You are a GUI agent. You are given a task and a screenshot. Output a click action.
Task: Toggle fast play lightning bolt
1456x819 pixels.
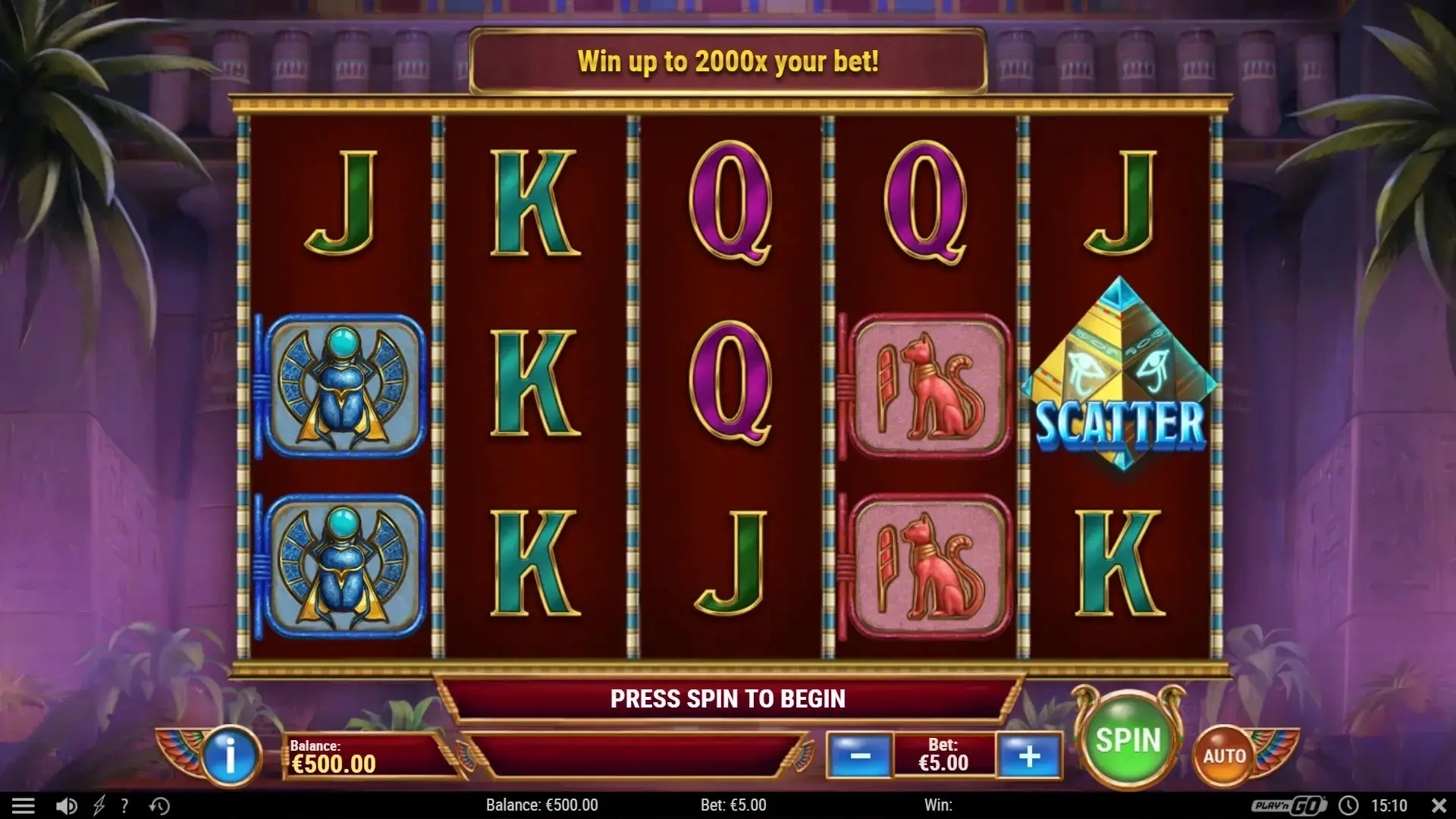(x=99, y=805)
